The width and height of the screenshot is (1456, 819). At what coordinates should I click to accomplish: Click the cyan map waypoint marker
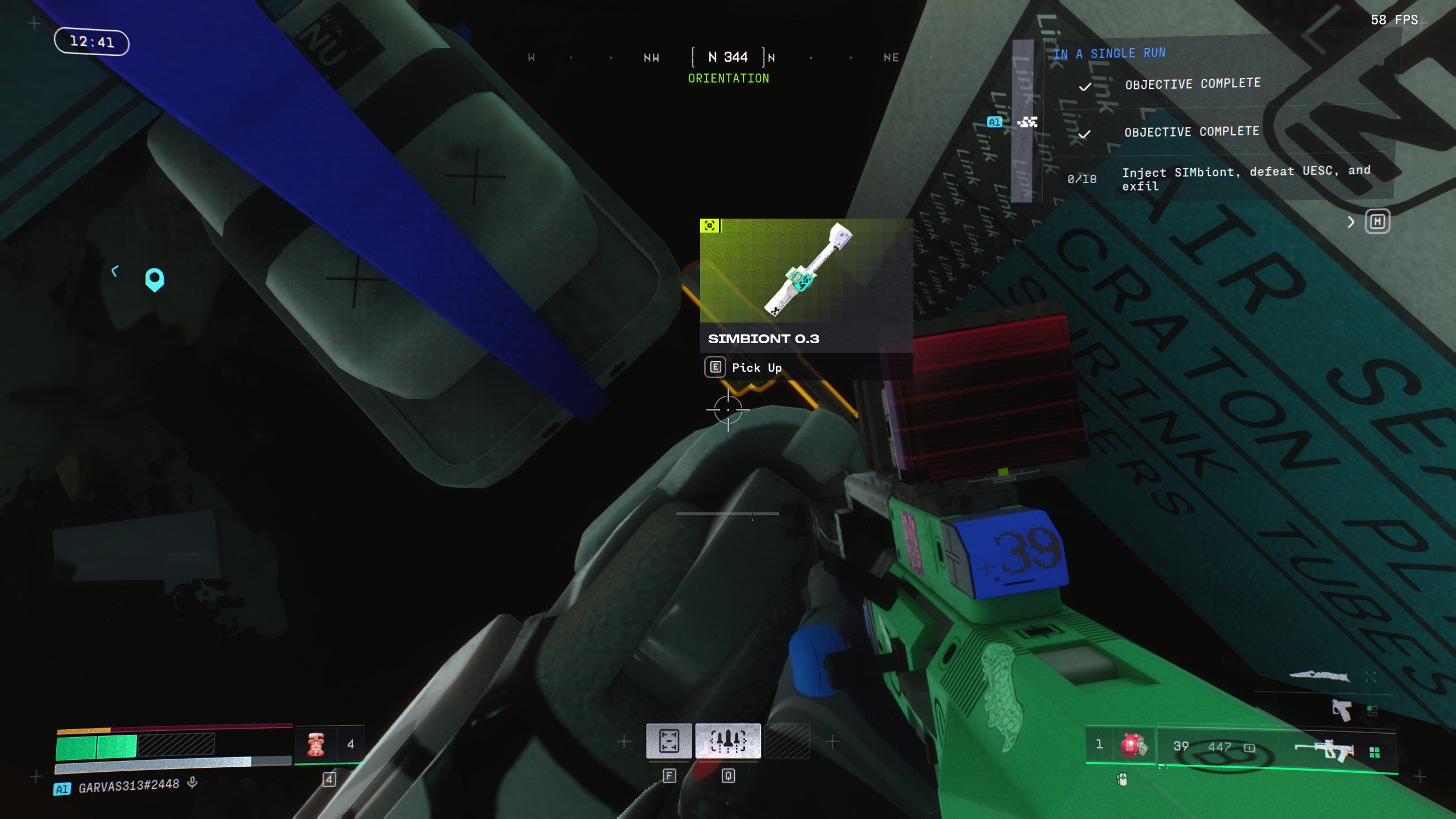(x=155, y=279)
